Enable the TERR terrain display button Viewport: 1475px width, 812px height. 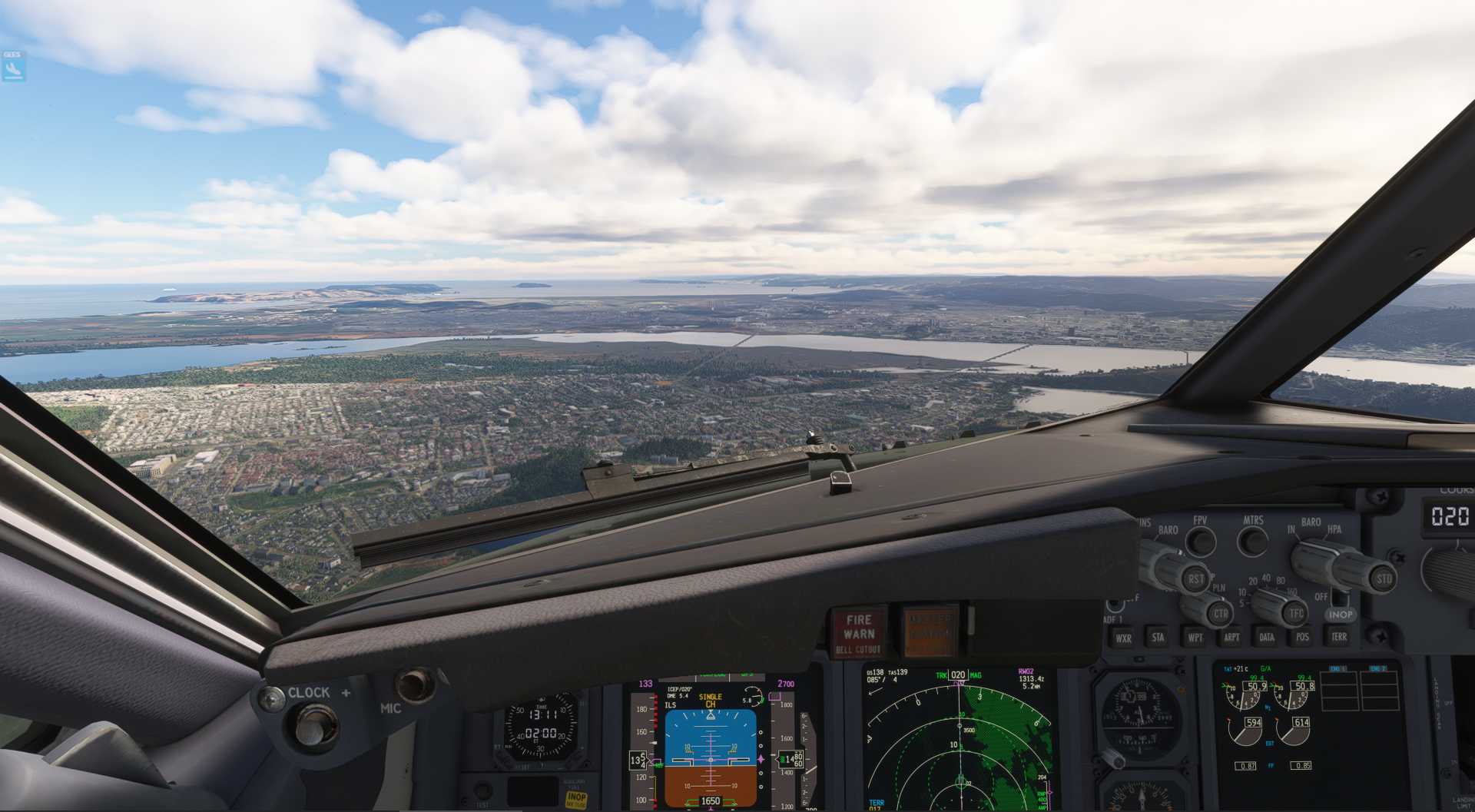click(x=1339, y=637)
